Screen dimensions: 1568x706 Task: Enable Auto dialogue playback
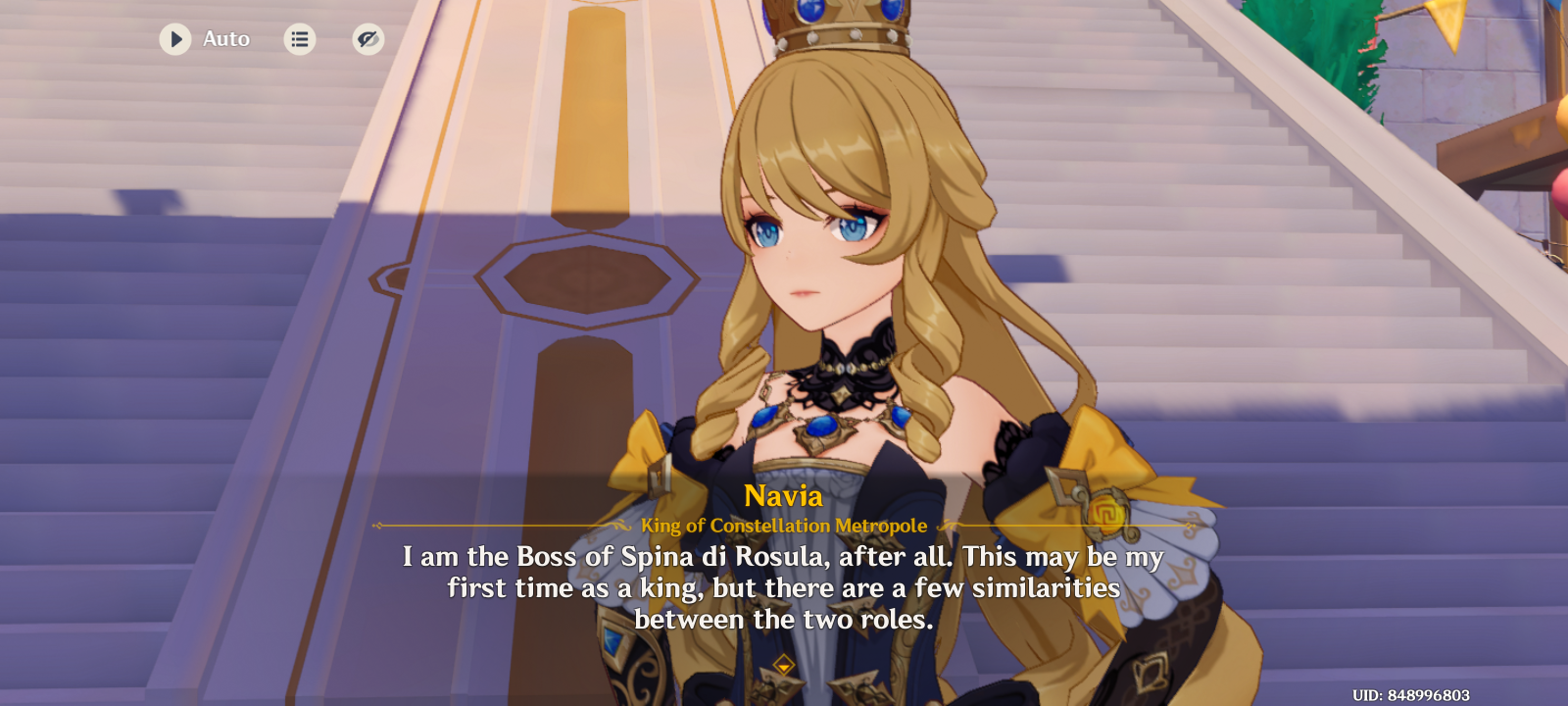click(176, 39)
